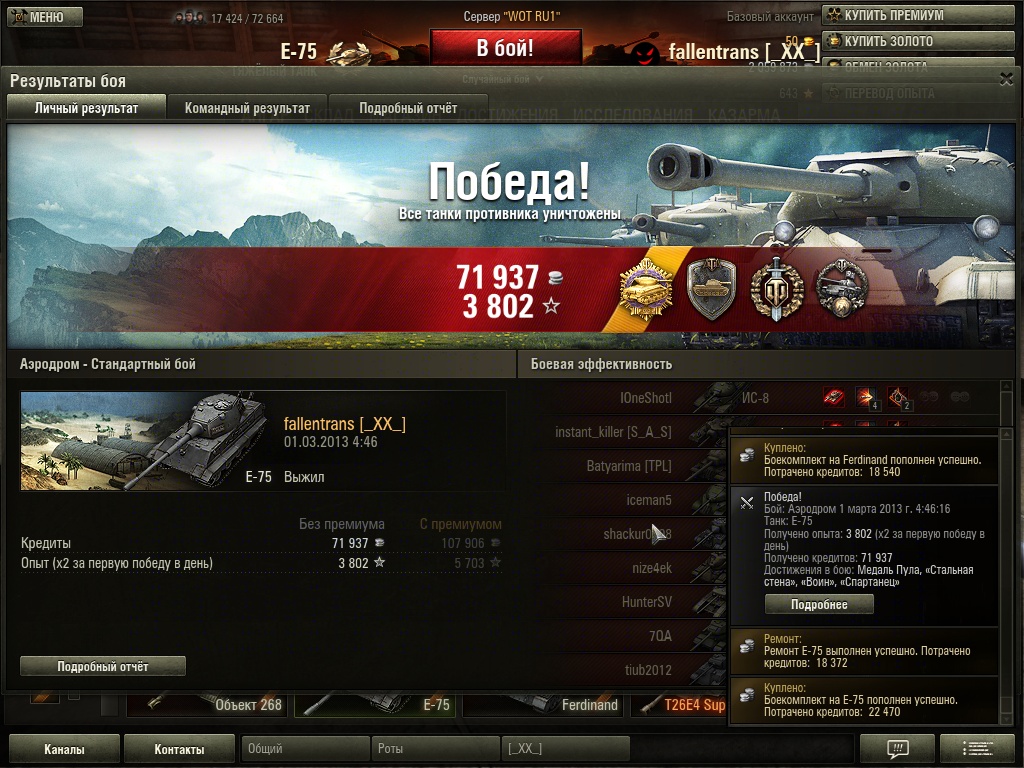This screenshot has height=768, width=1024.
Task: Click the Подробный отчёт button at bottom
Action: click(x=103, y=666)
